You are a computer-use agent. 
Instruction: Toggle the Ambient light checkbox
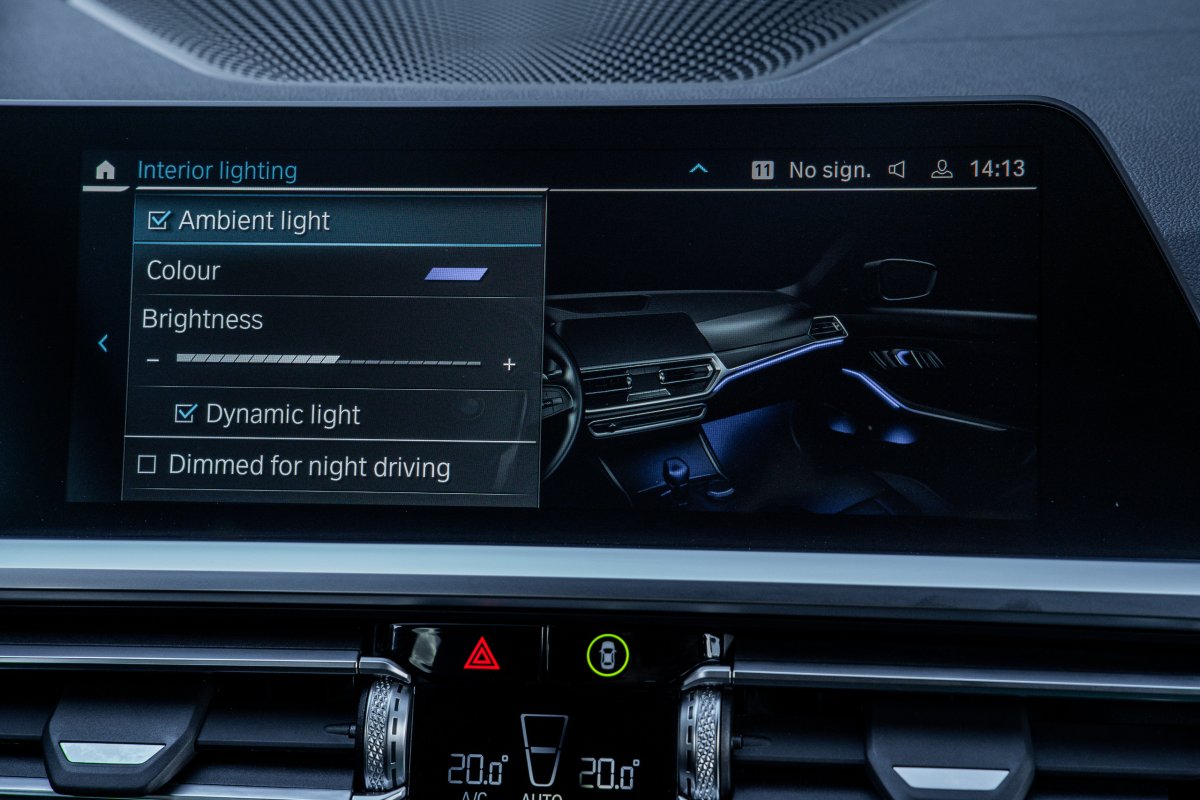coord(158,221)
